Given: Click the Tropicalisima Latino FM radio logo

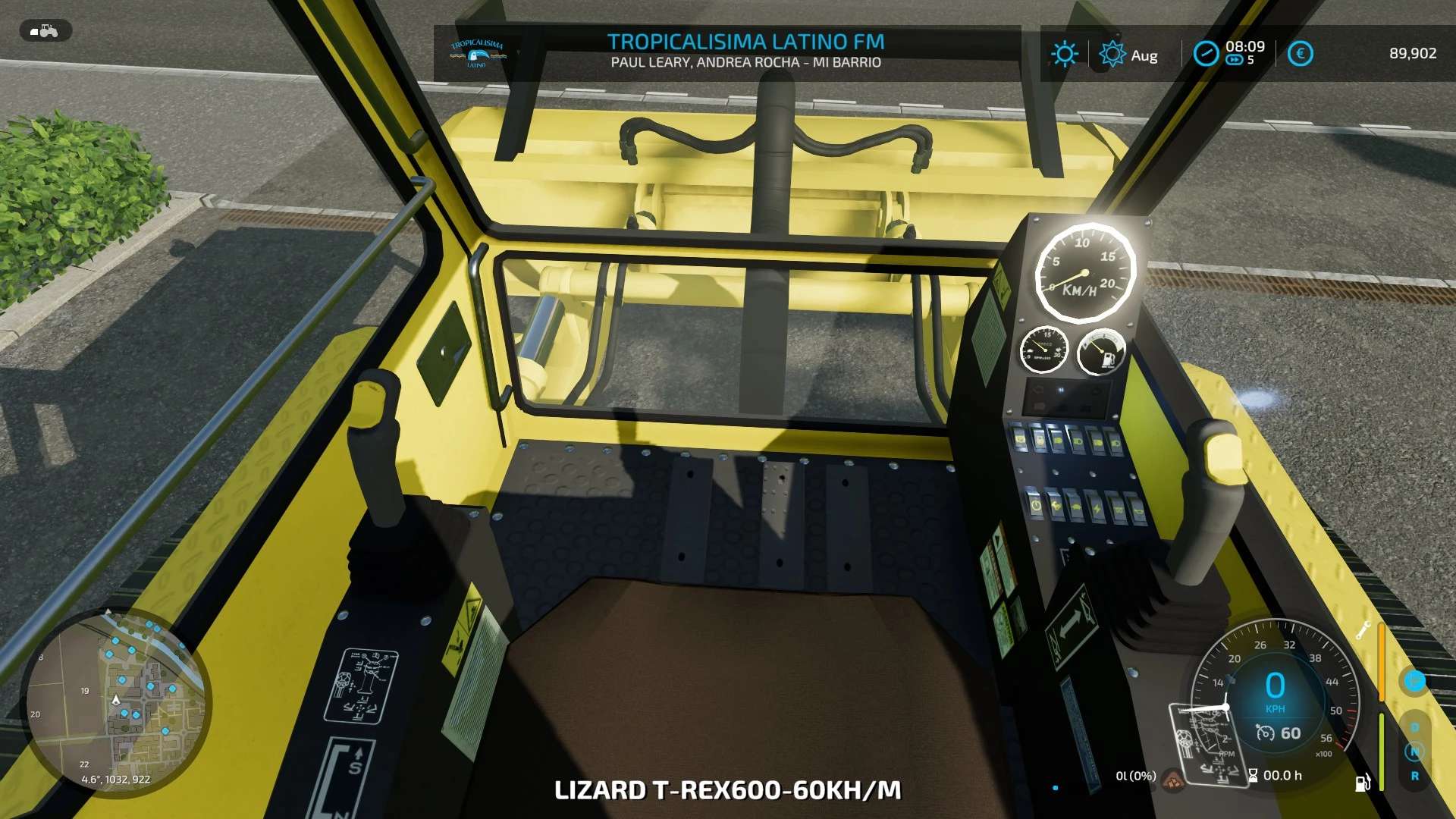Looking at the screenshot, I should point(477,54).
